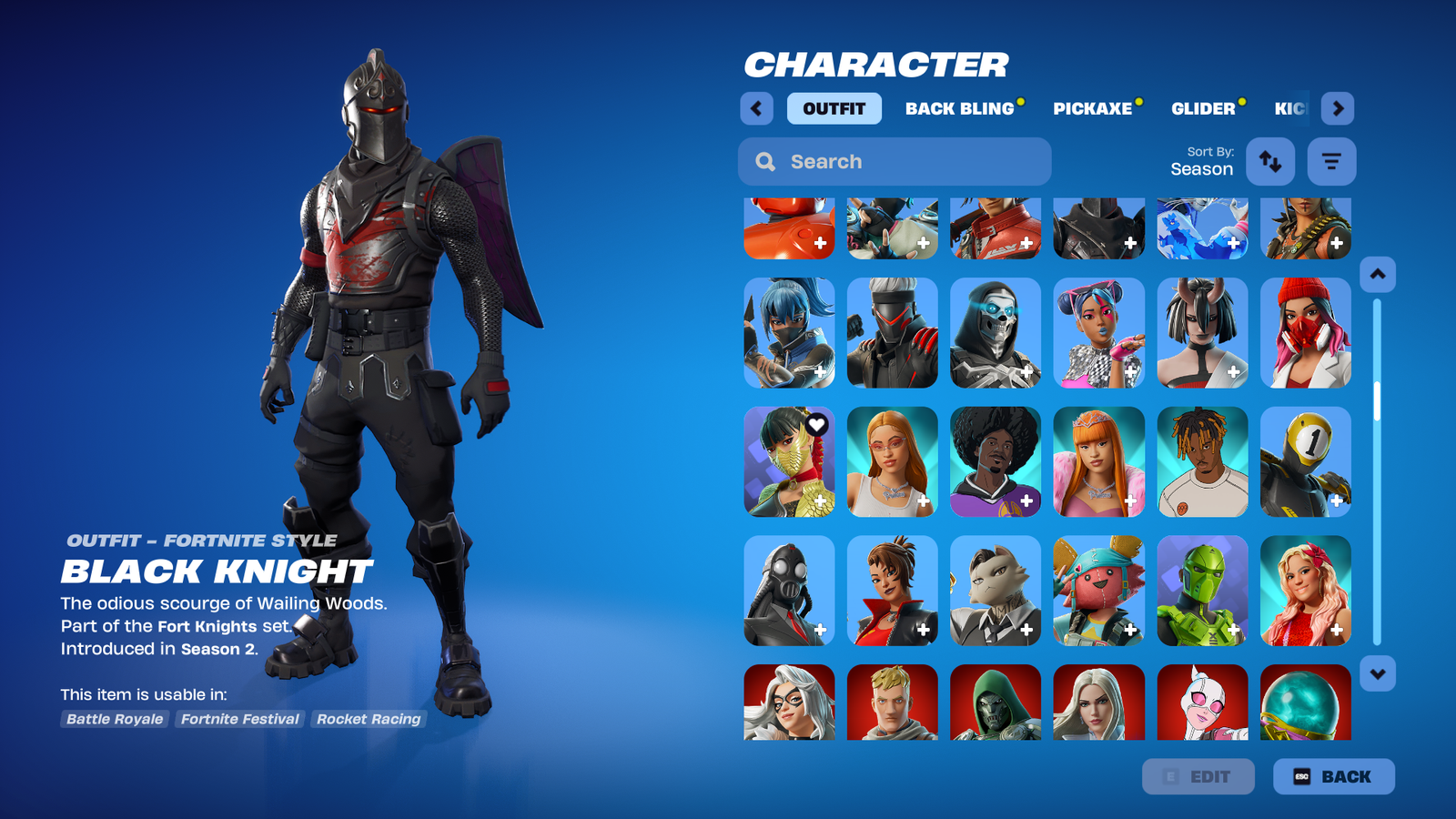Click the plus badge on the skull trooper thumbnail
1456x819 pixels.
click(x=1027, y=371)
